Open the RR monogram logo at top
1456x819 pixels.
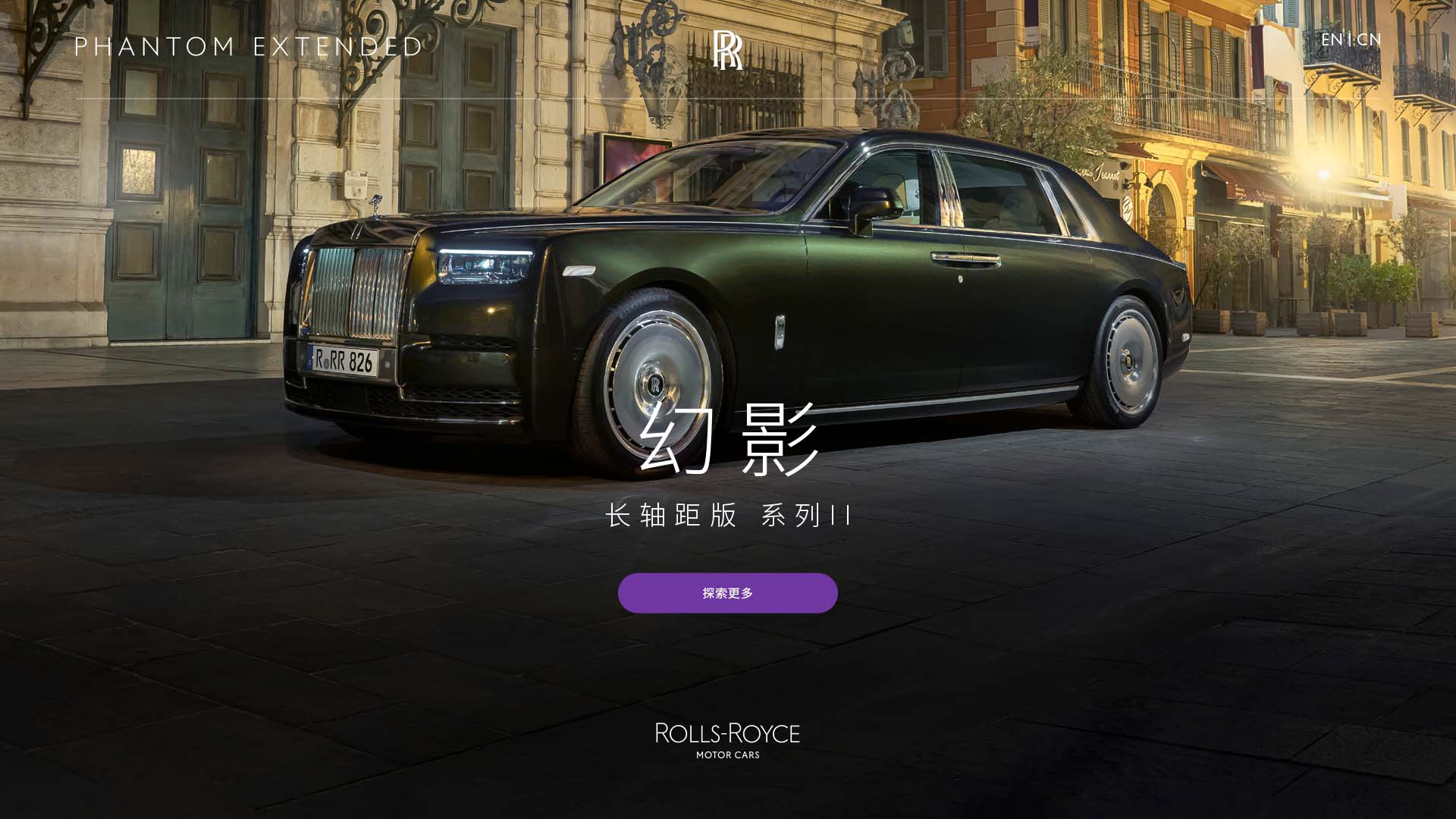coord(727,50)
